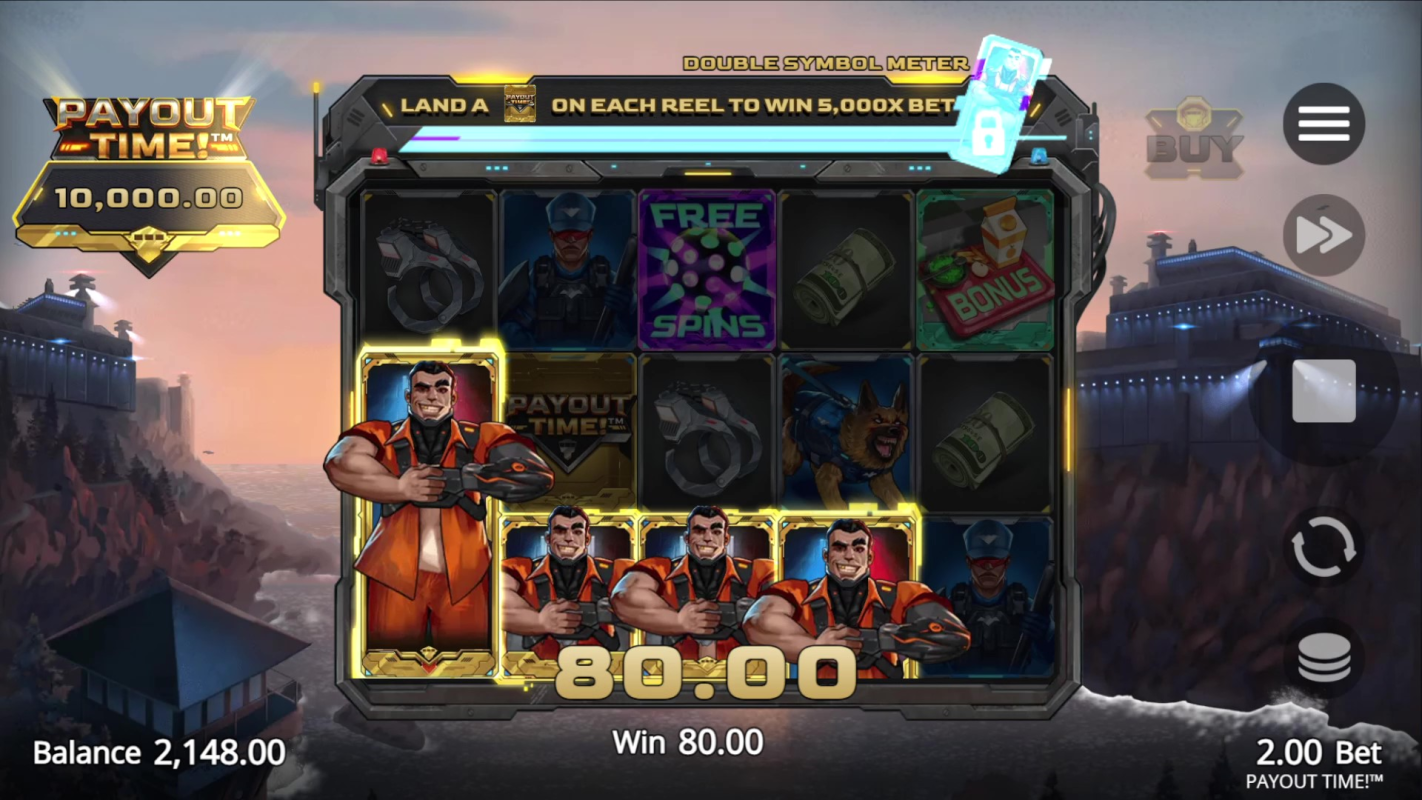1422x800 pixels.
Task: Click the FREE SPINS scatter symbol
Action: (707, 270)
